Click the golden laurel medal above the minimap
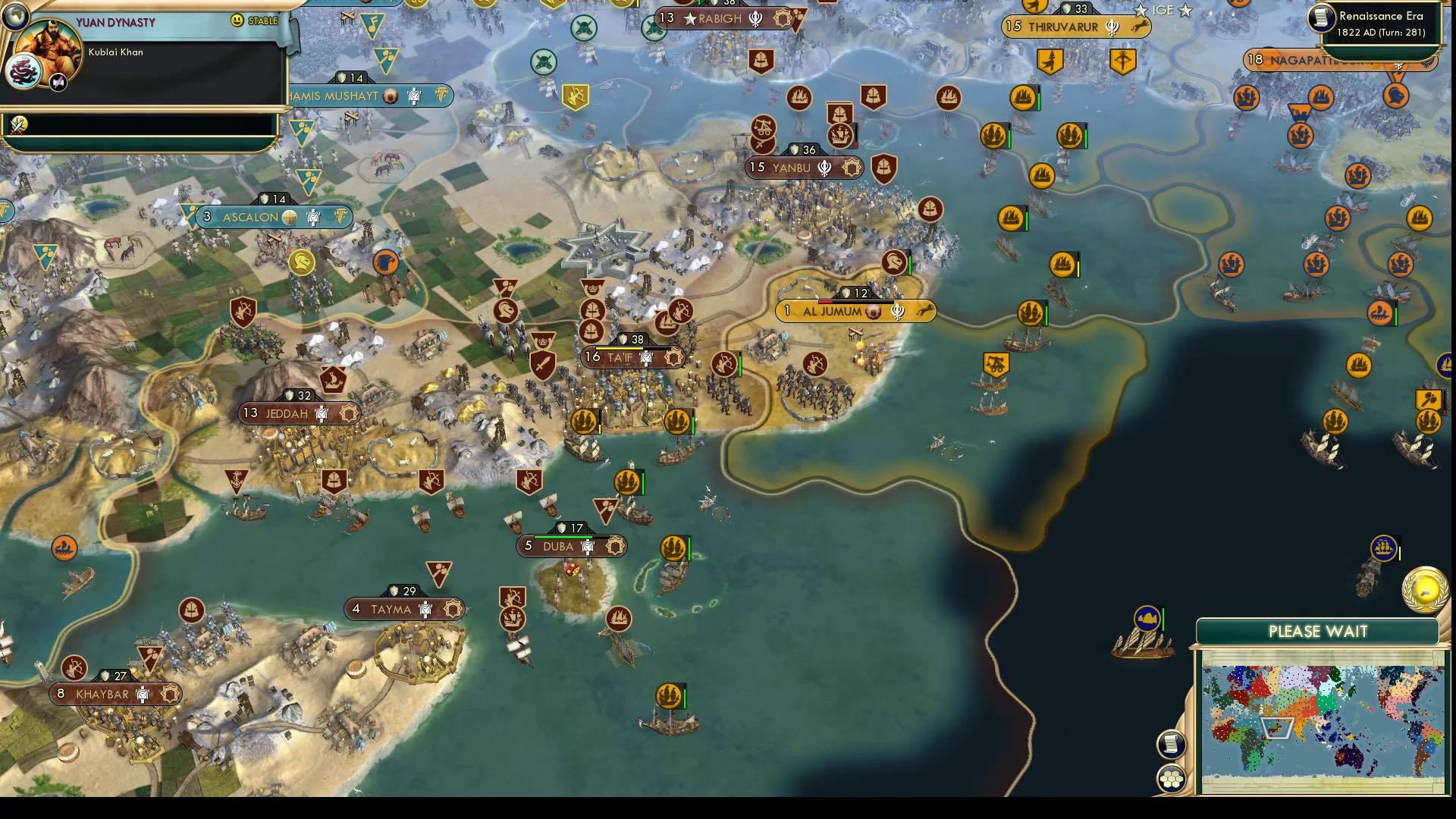Image resolution: width=1456 pixels, height=819 pixels. point(1424,590)
